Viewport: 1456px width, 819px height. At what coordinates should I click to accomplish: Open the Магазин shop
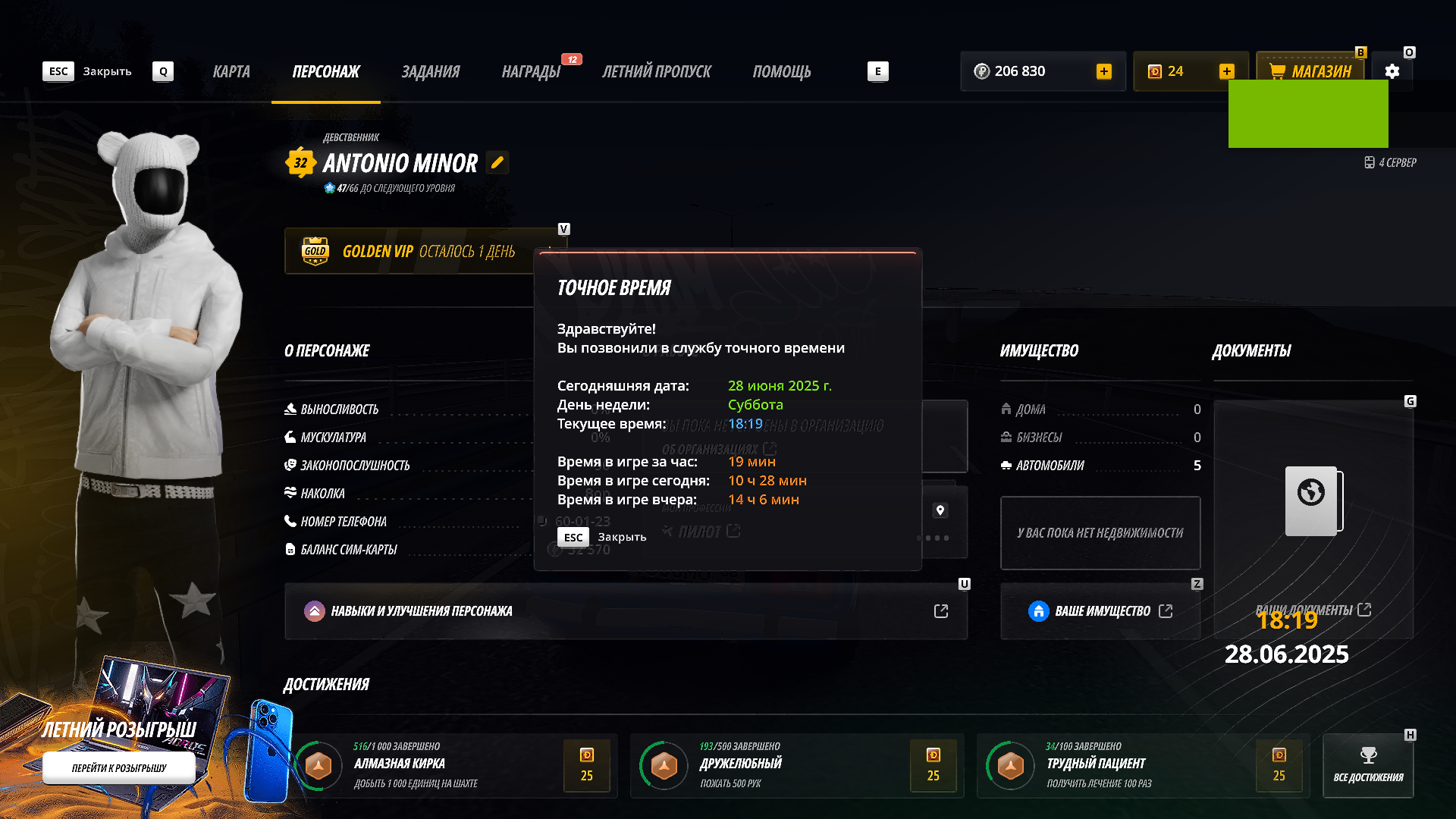tap(1310, 71)
